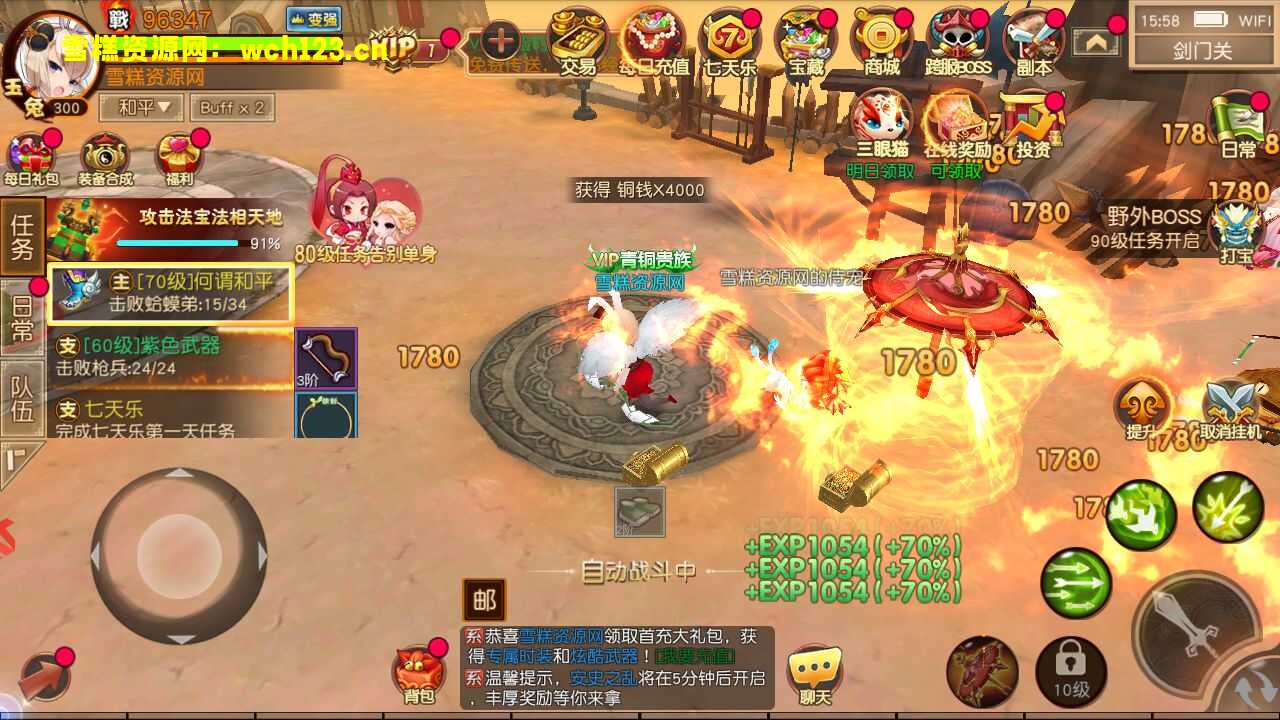
Task: Claim the 在线奖励 online reward
Action: [956, 134]
